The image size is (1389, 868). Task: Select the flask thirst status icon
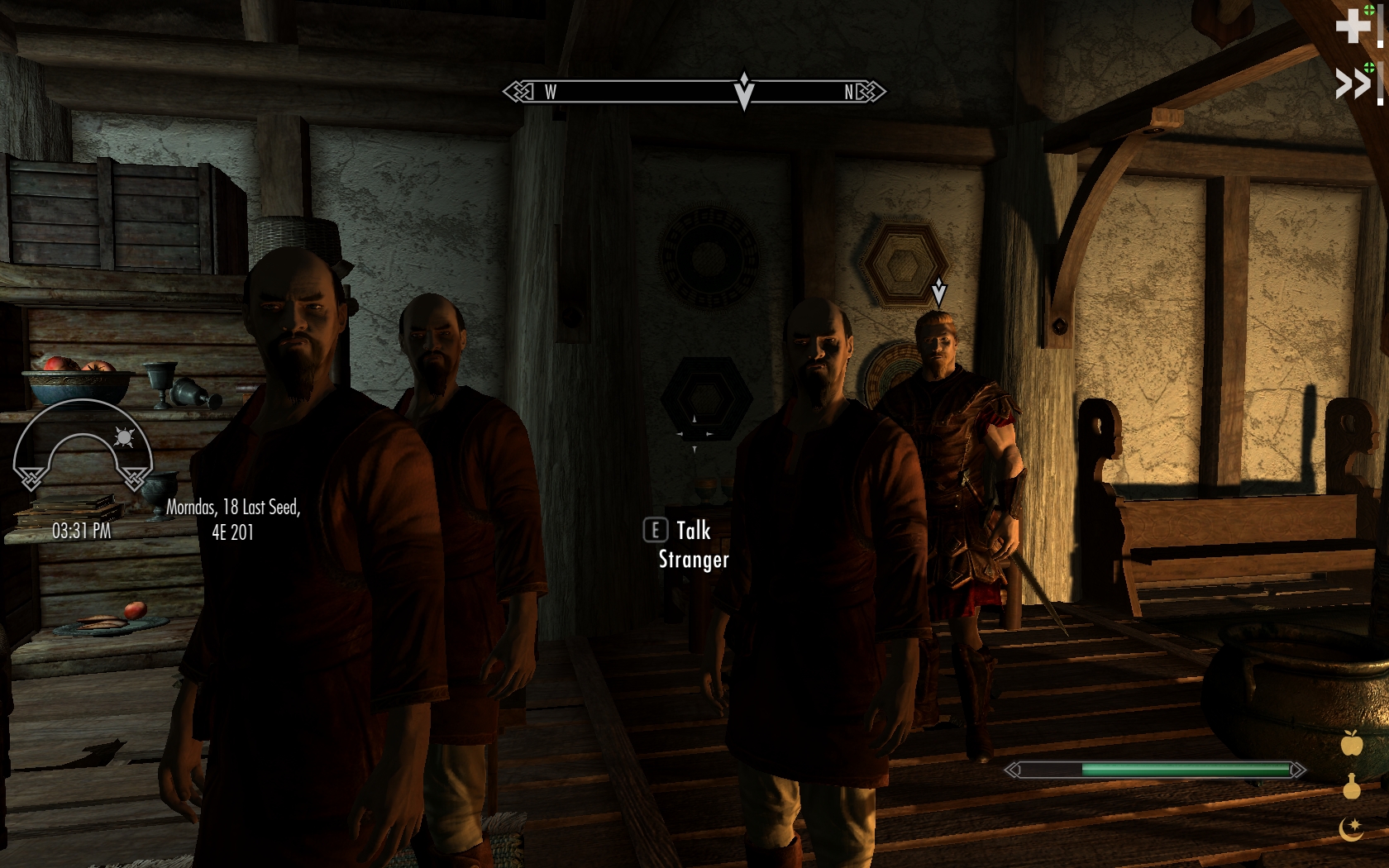click(x=1352, y=786)
